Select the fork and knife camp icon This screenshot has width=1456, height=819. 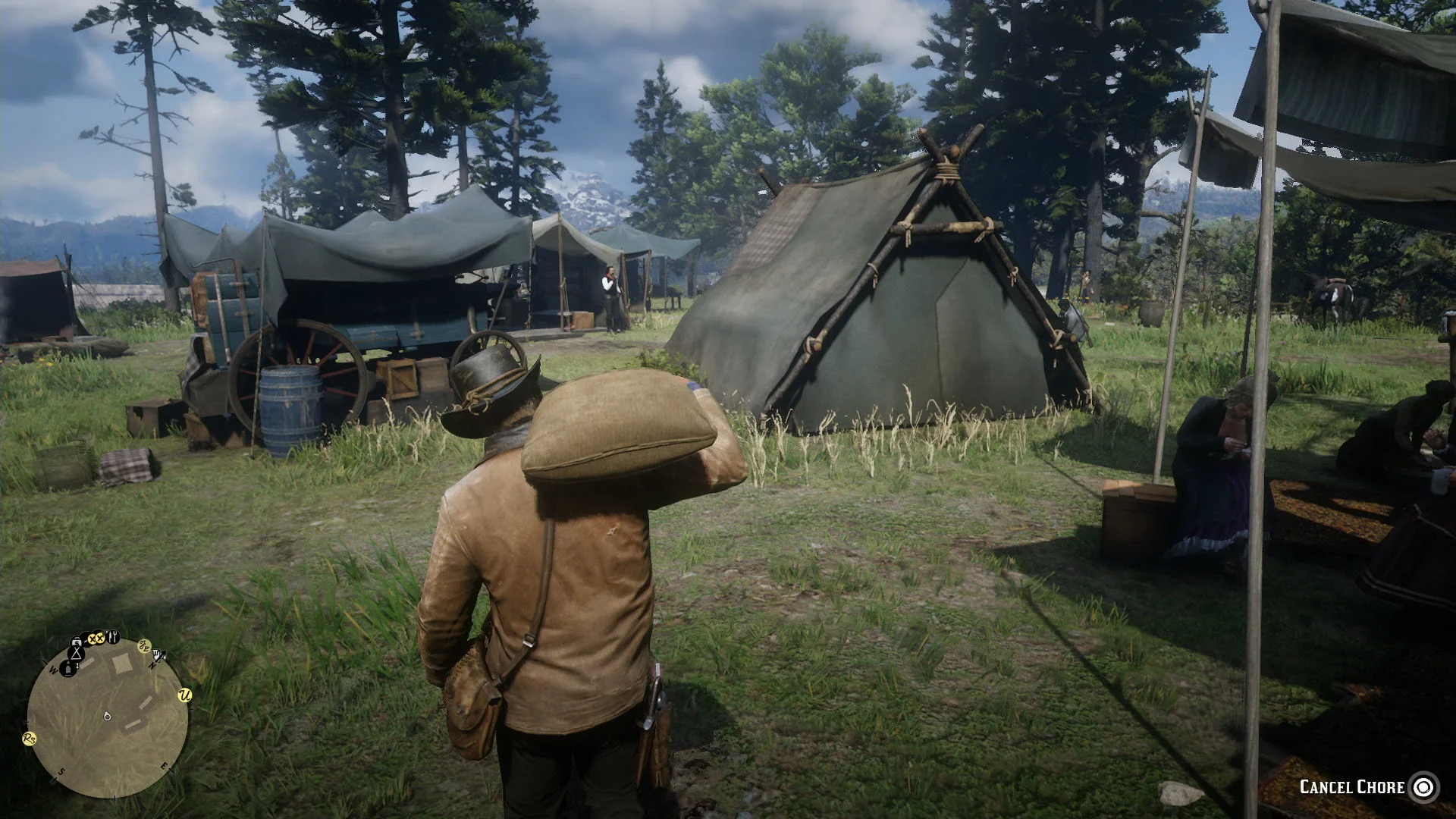(112, 637)
